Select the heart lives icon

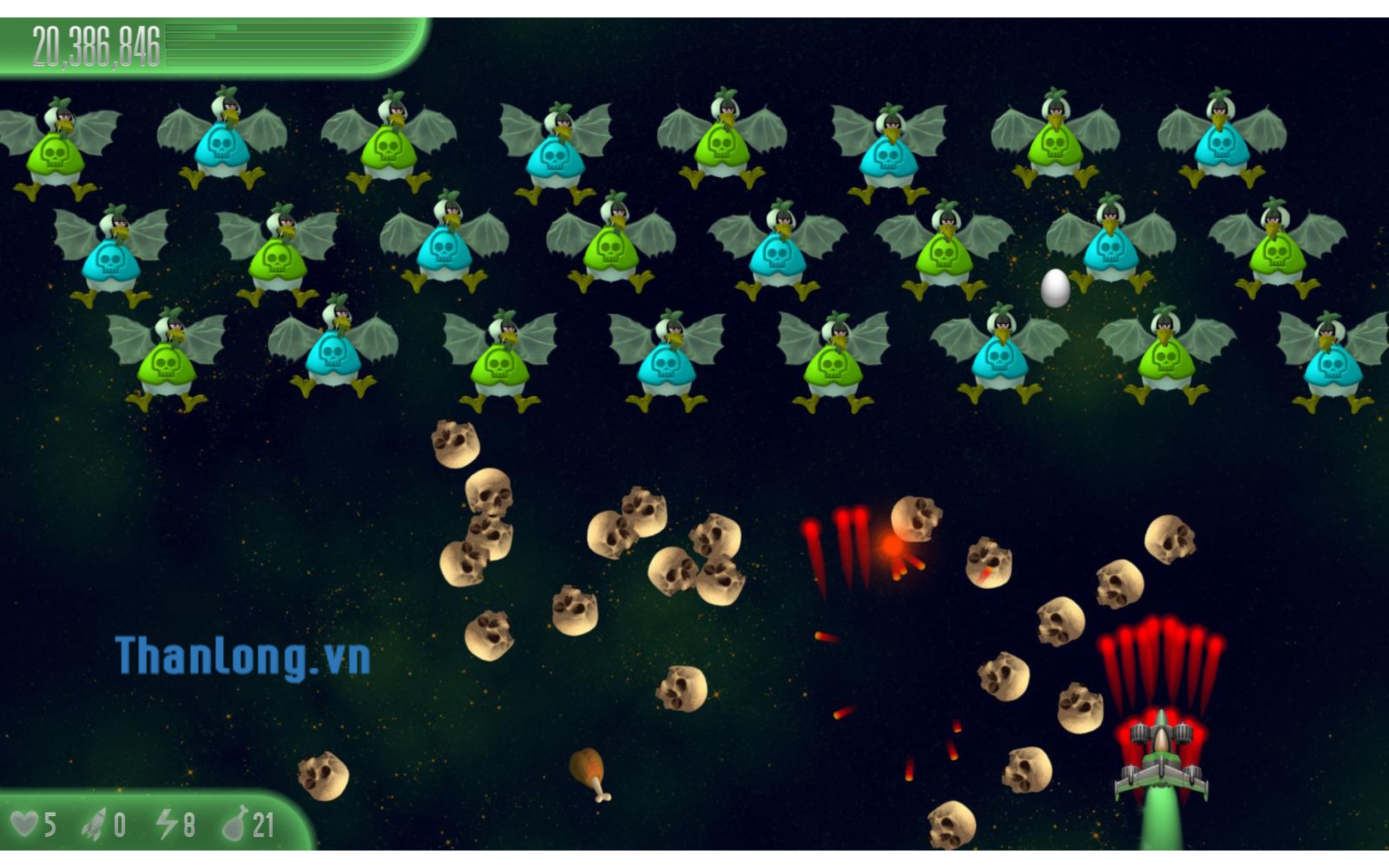(25, 824)
